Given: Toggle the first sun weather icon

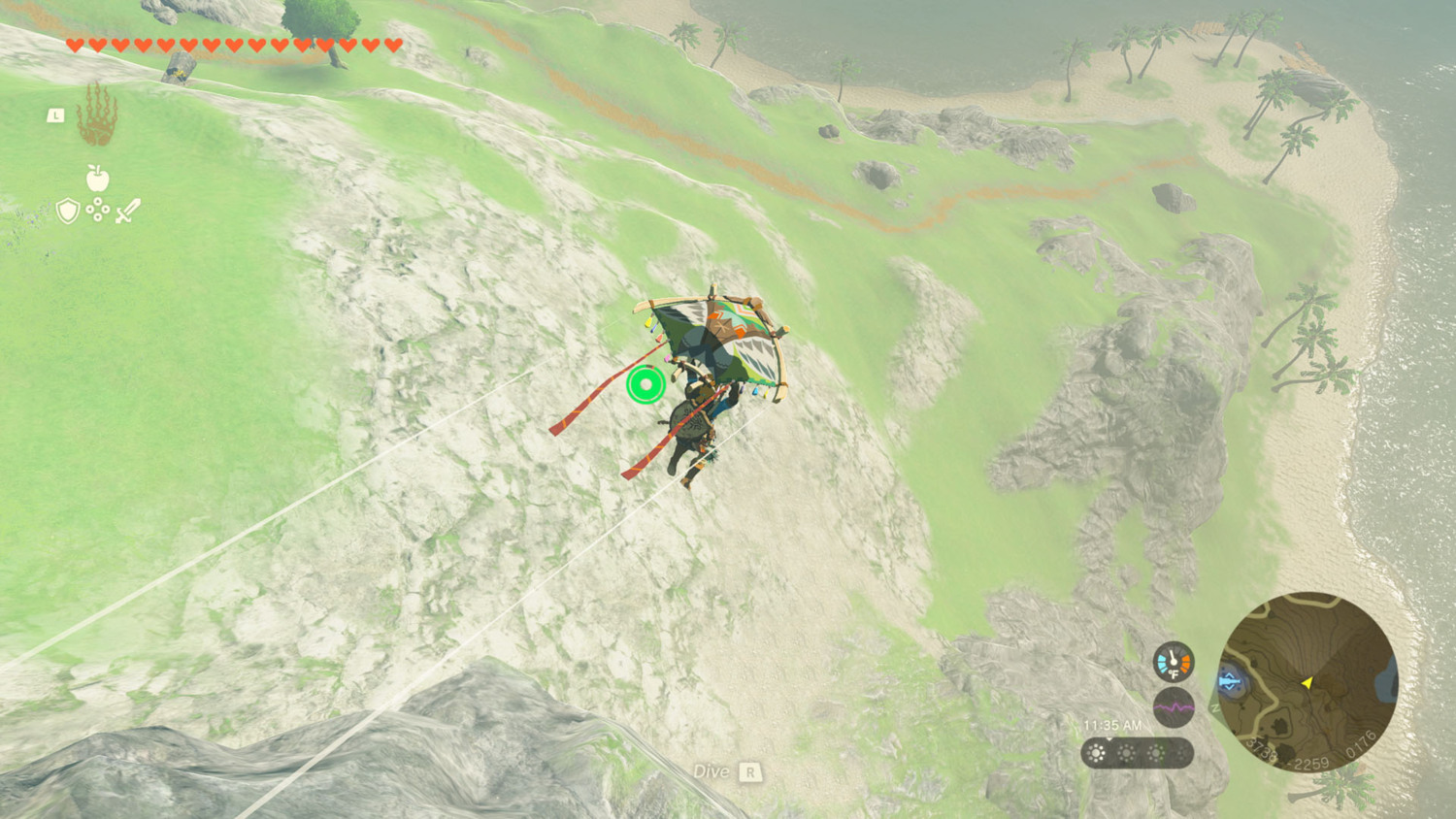Looking at the screenshot, I should (x=1097, y=753).
